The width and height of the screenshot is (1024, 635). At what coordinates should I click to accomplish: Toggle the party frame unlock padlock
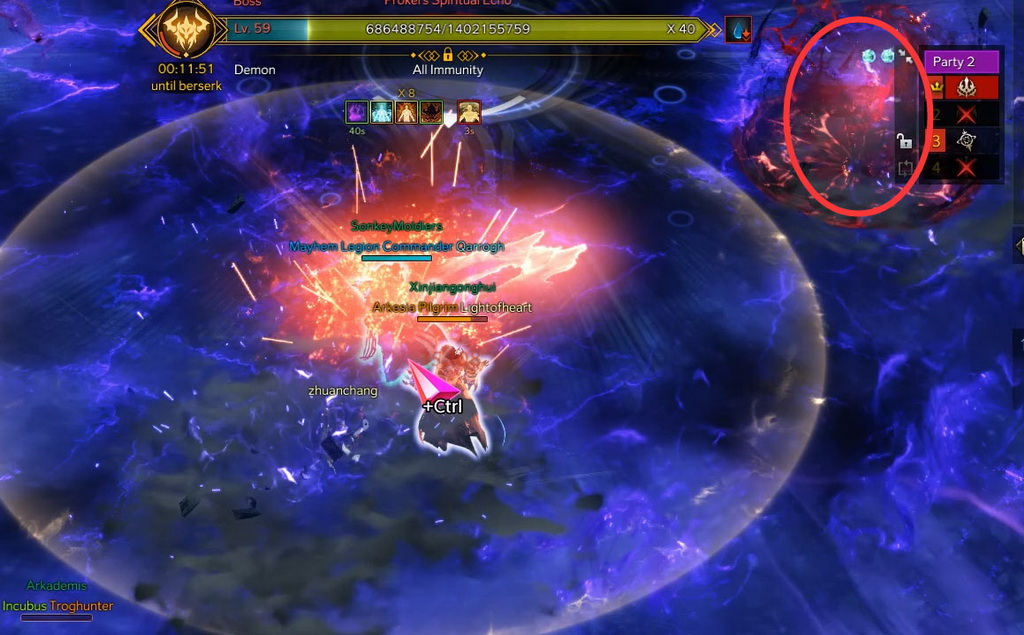tap(904, 141)
